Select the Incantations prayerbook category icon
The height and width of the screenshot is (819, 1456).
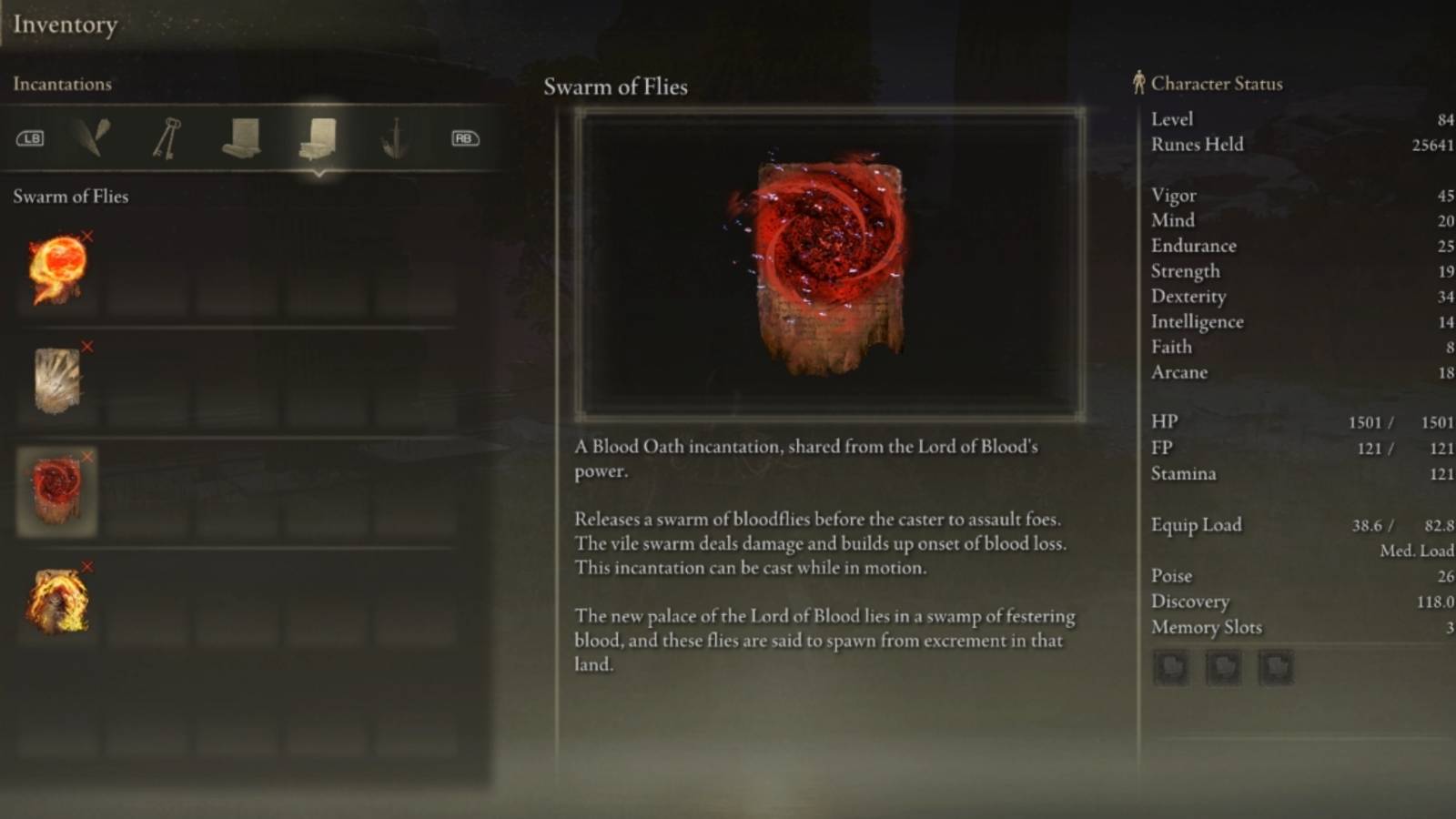click(316, 136)
